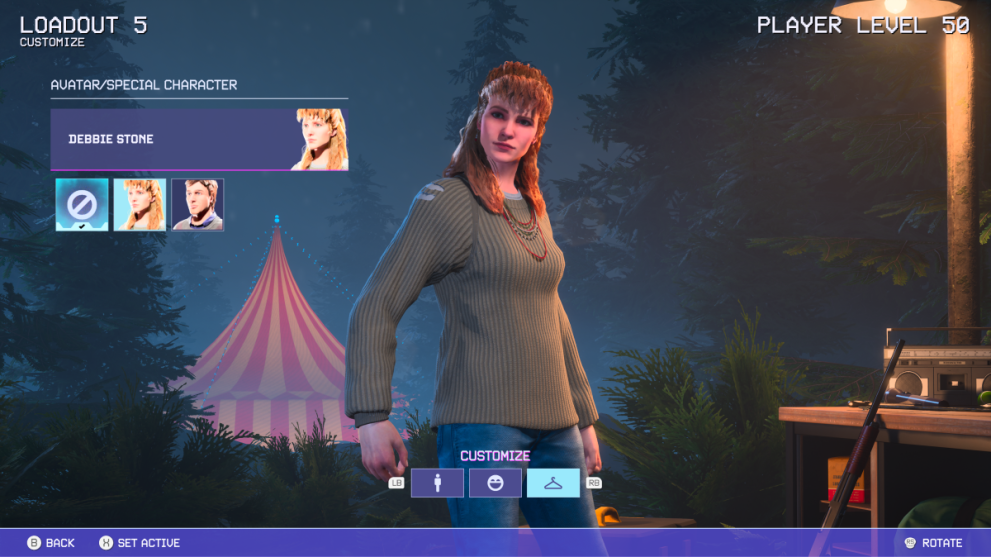The width and height of the screenshot is (991, 557).
Task: Click Set Active for this loadout
Action: click(139, 543)
